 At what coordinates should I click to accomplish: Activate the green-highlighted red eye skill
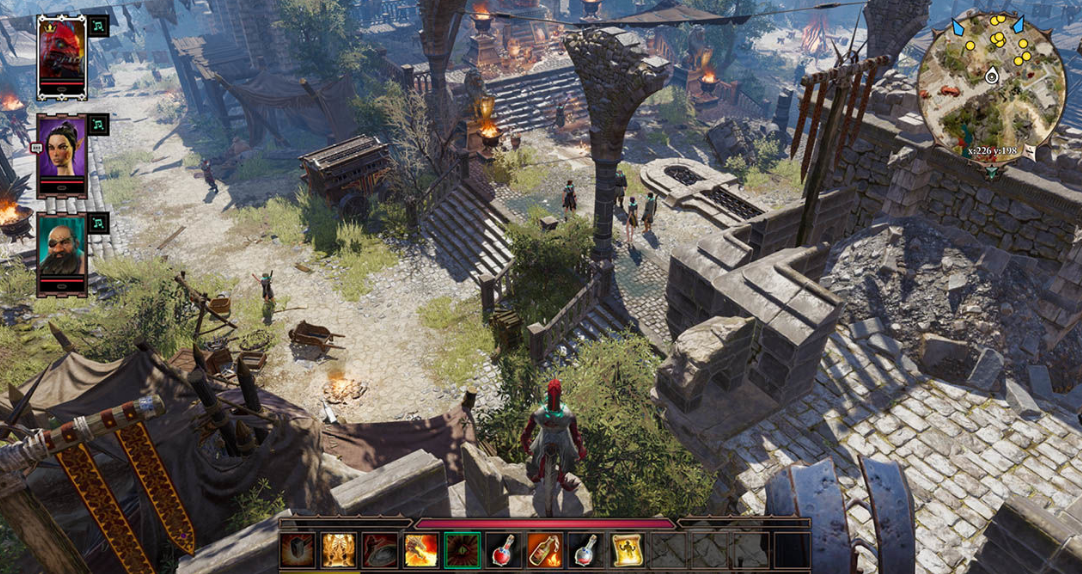(462, 550)
